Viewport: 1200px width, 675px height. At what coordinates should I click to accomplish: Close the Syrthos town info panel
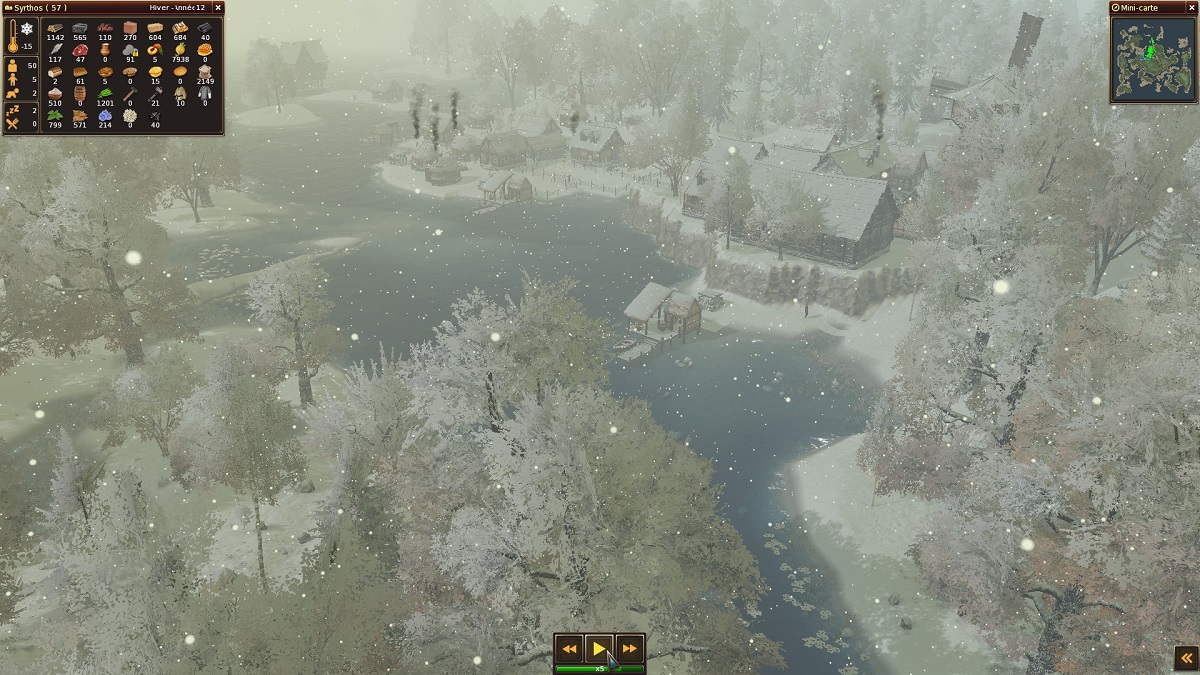click(x=218, y=8)
